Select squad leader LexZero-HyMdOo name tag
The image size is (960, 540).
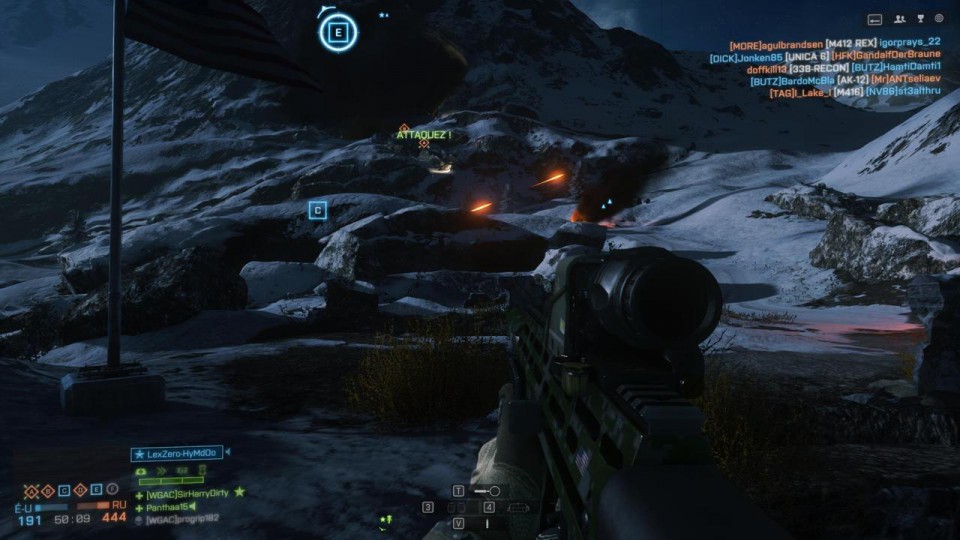[x=178, y=453]
